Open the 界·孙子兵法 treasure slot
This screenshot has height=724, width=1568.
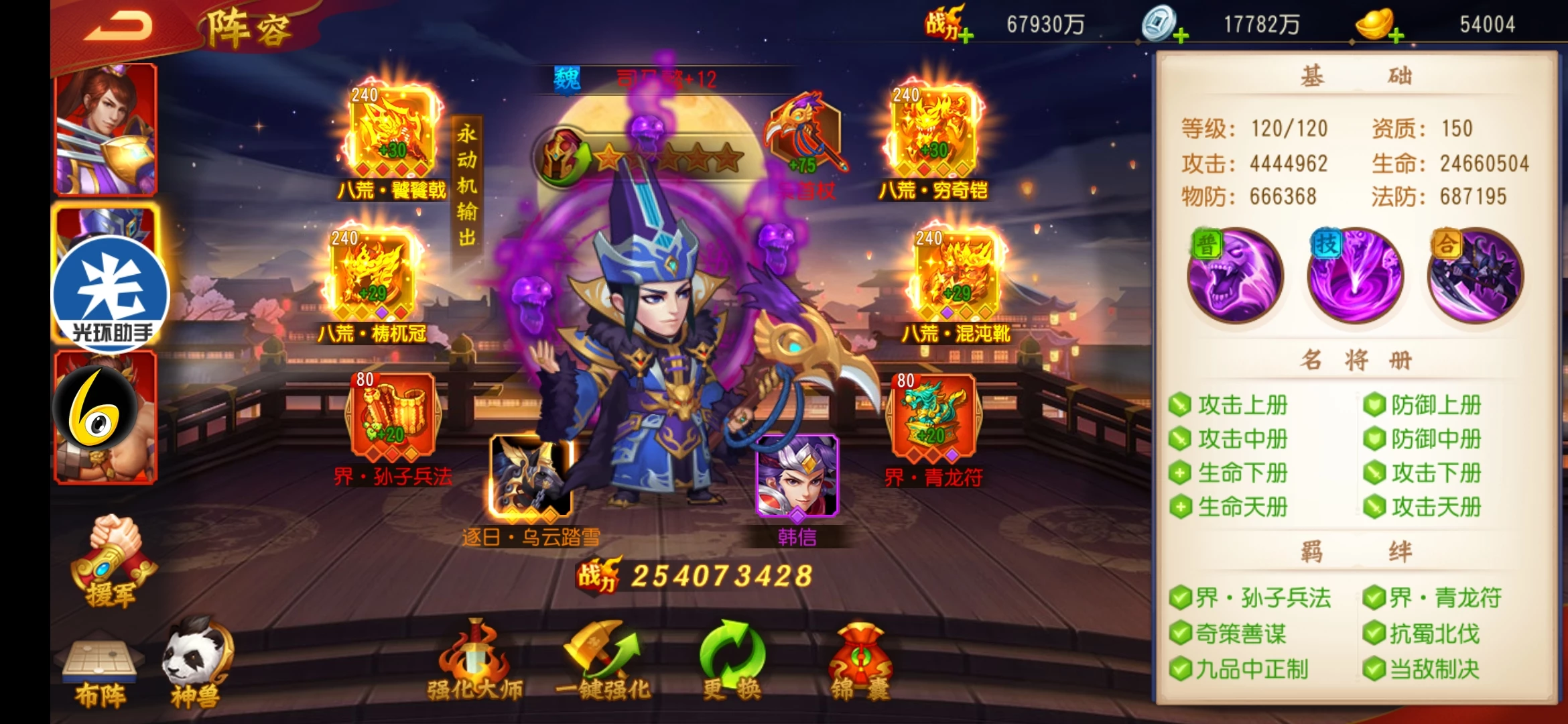(x=392, y=417)
